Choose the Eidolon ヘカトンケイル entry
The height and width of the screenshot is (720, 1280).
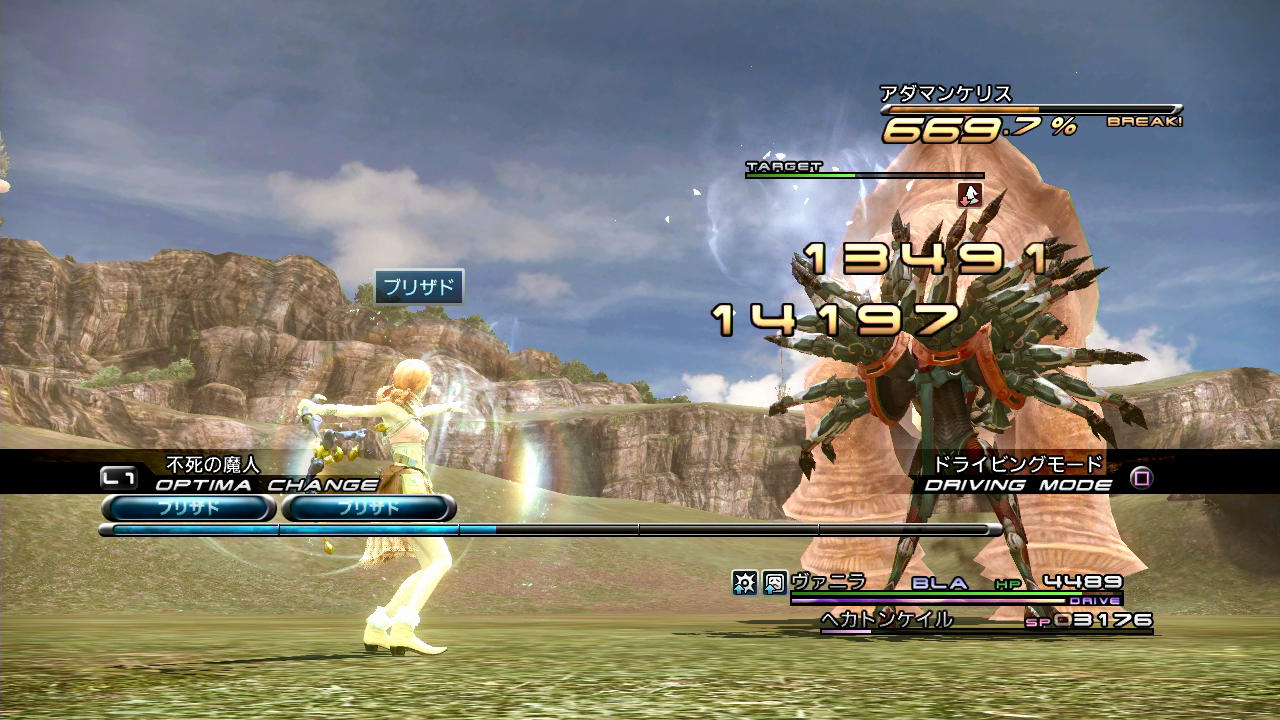click(x=886, y=621)
